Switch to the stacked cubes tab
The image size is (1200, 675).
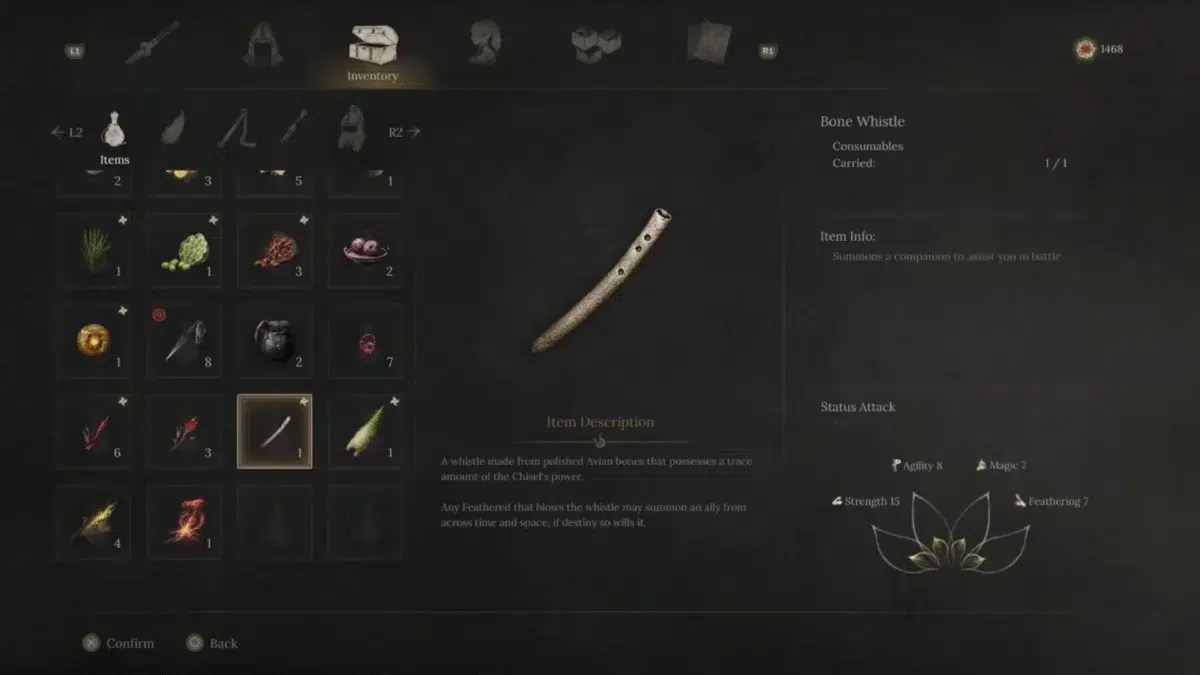tap(595, 43)
